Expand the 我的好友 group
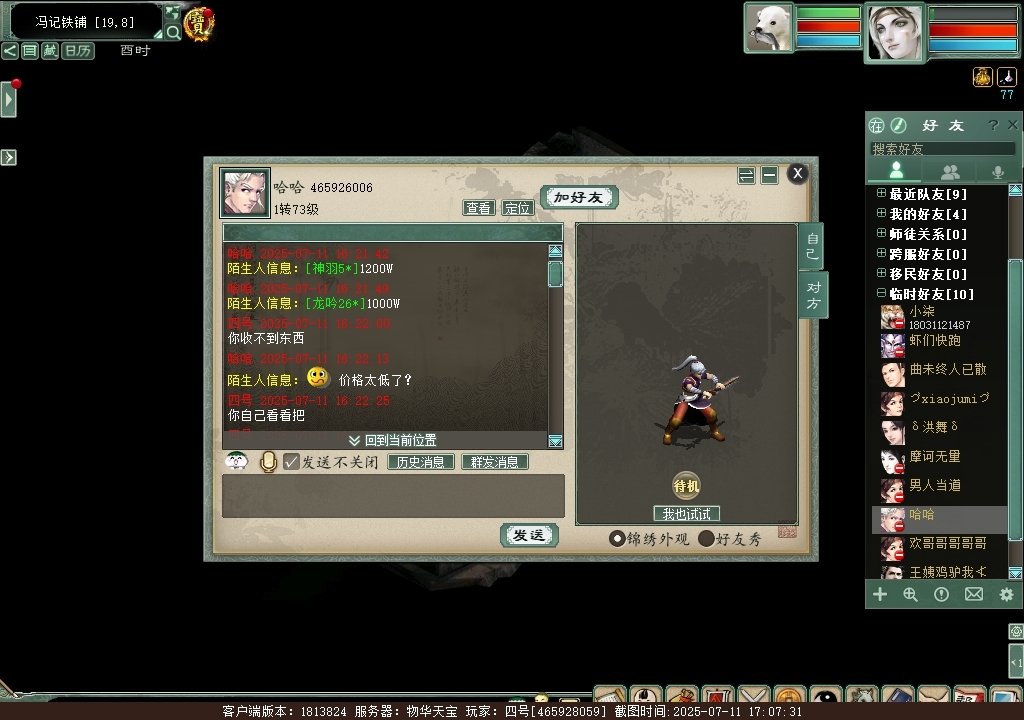This screenshot has height=720, width=1024. pos(881,214)
